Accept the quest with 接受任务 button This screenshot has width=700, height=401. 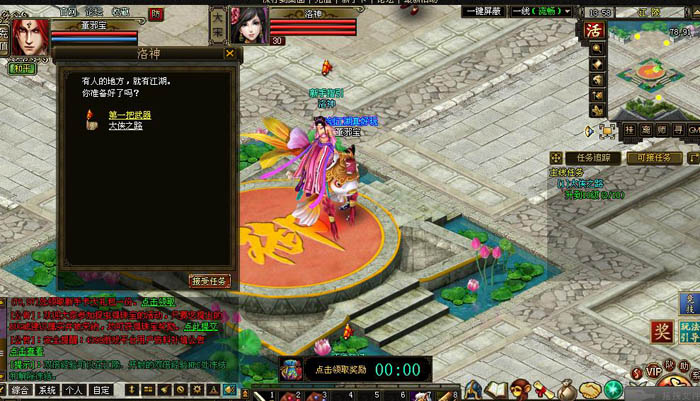point(211,281)
